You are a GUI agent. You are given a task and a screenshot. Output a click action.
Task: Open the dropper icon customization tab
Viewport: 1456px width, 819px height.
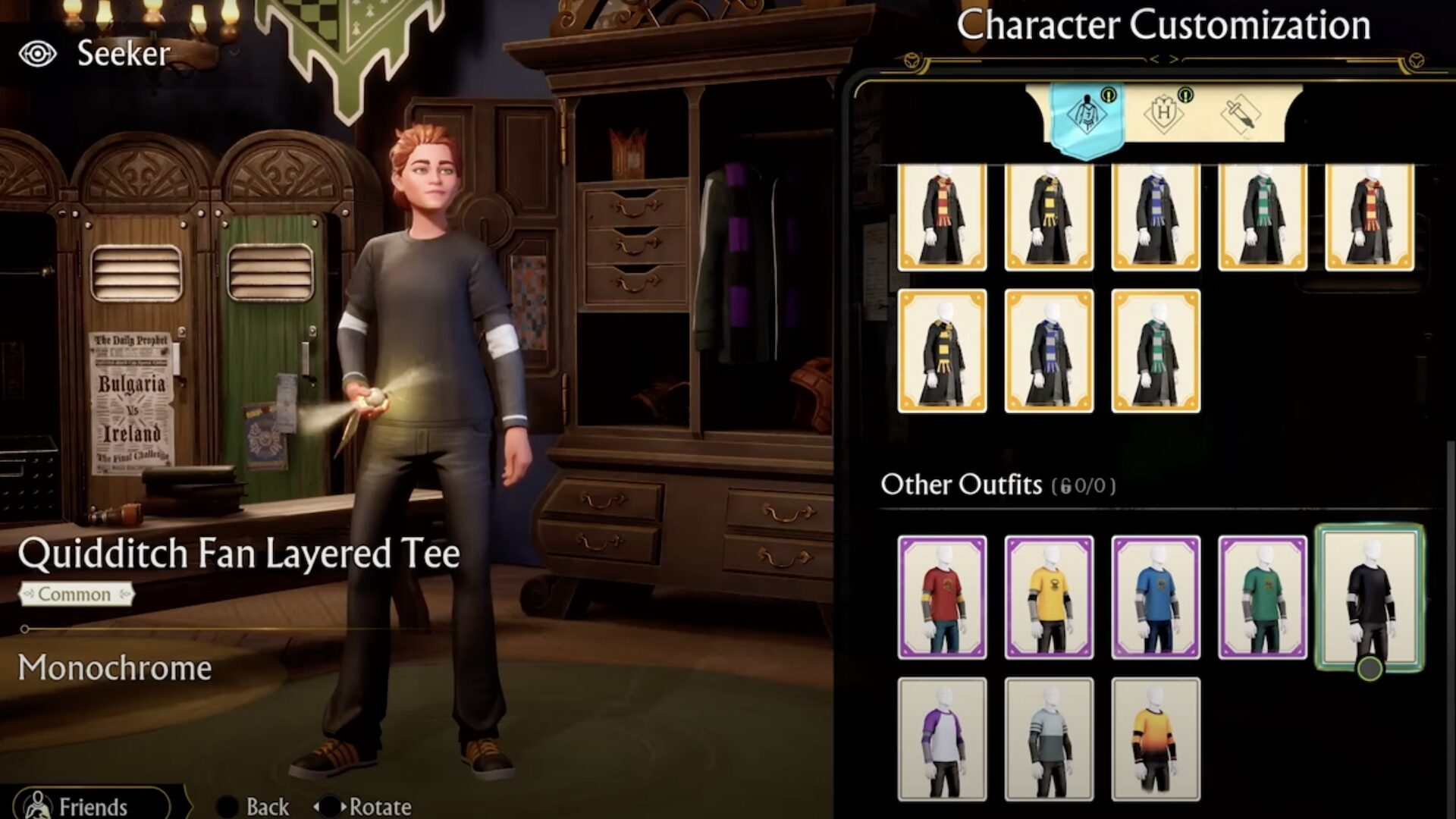point(1239,115)
